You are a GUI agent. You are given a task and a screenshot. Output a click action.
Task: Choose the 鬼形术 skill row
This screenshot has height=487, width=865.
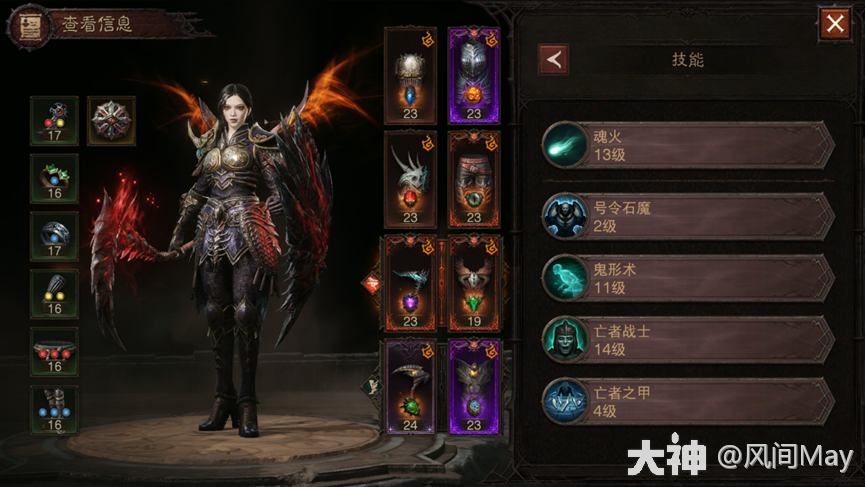[688, 279]
